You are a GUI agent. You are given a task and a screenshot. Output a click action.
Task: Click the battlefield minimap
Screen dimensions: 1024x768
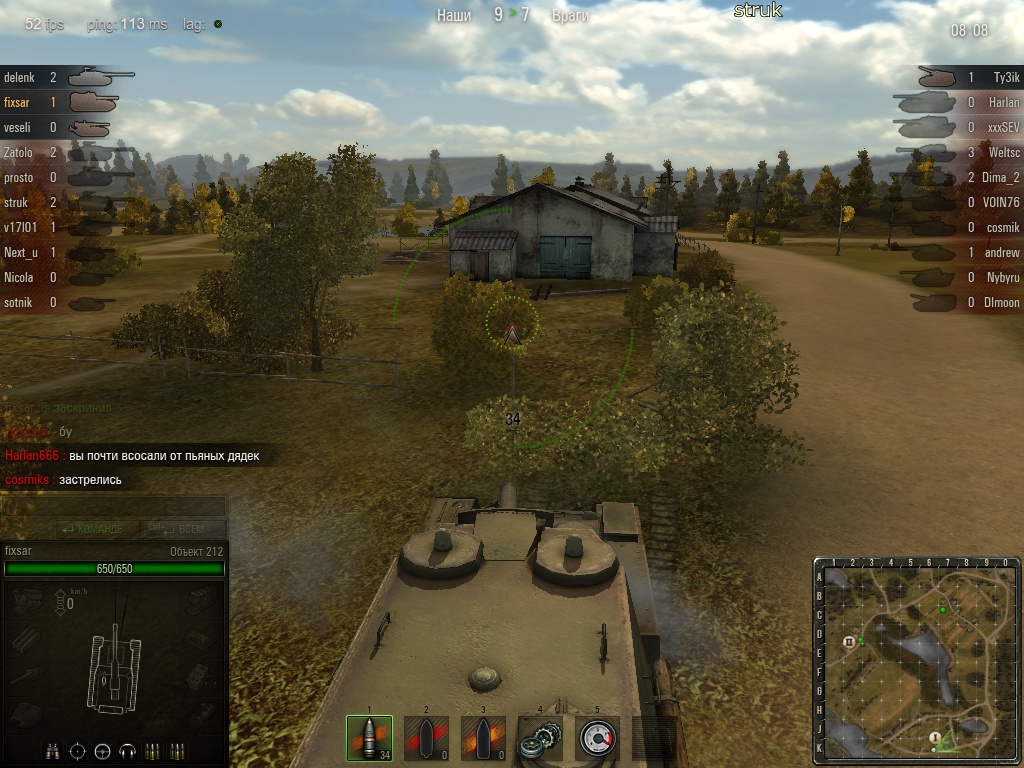(x=917, y=661)
